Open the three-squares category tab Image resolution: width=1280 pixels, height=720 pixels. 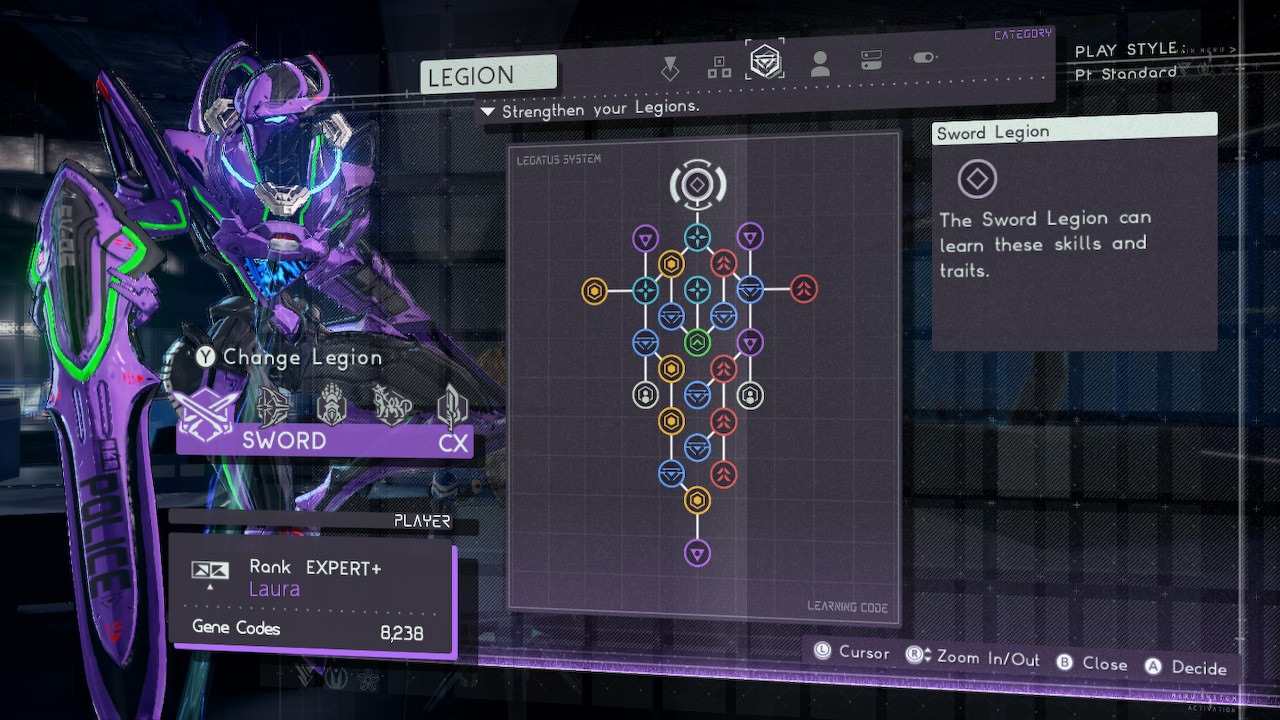tap(719, 66)
